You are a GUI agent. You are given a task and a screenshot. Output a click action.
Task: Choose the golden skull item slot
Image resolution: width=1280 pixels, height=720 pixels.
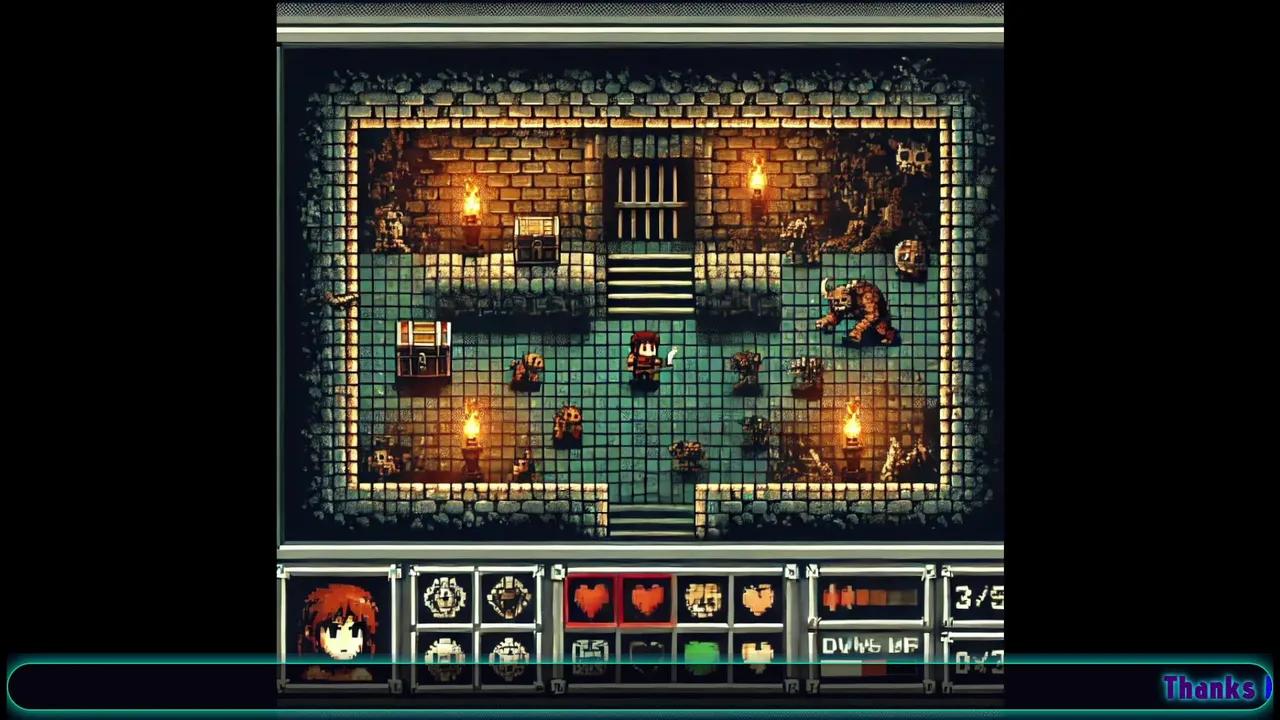pos(703,599)
